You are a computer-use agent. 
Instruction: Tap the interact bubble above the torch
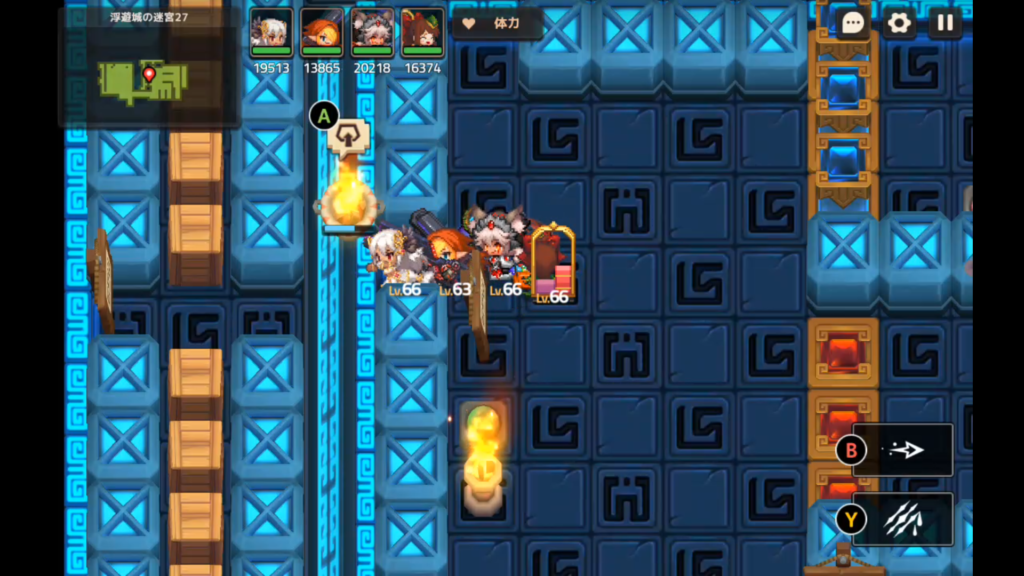pyautogui.click(x=348, y=136)
